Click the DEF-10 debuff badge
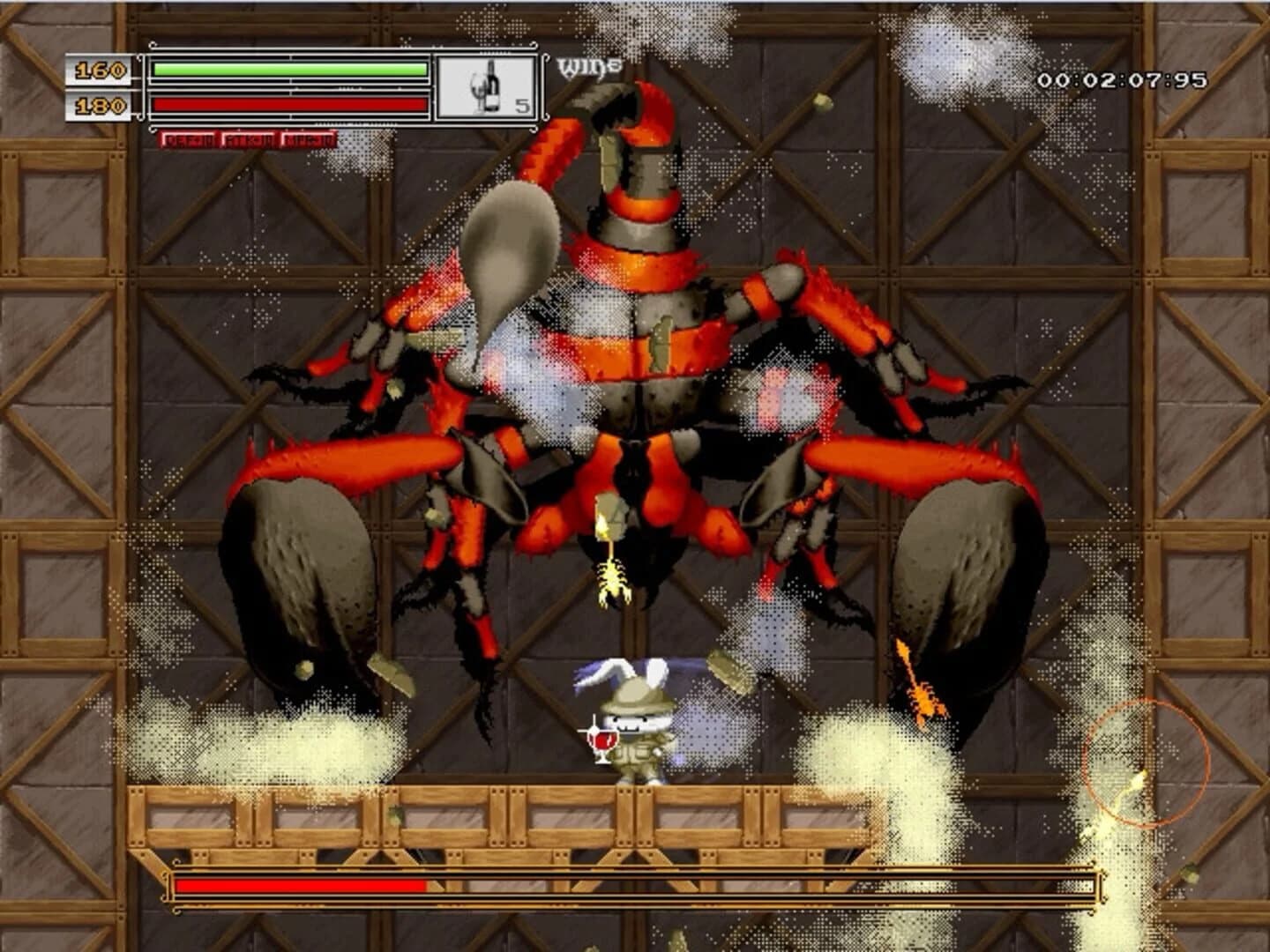This screenshot has height=952, width=1270. (x=188, y=138)
